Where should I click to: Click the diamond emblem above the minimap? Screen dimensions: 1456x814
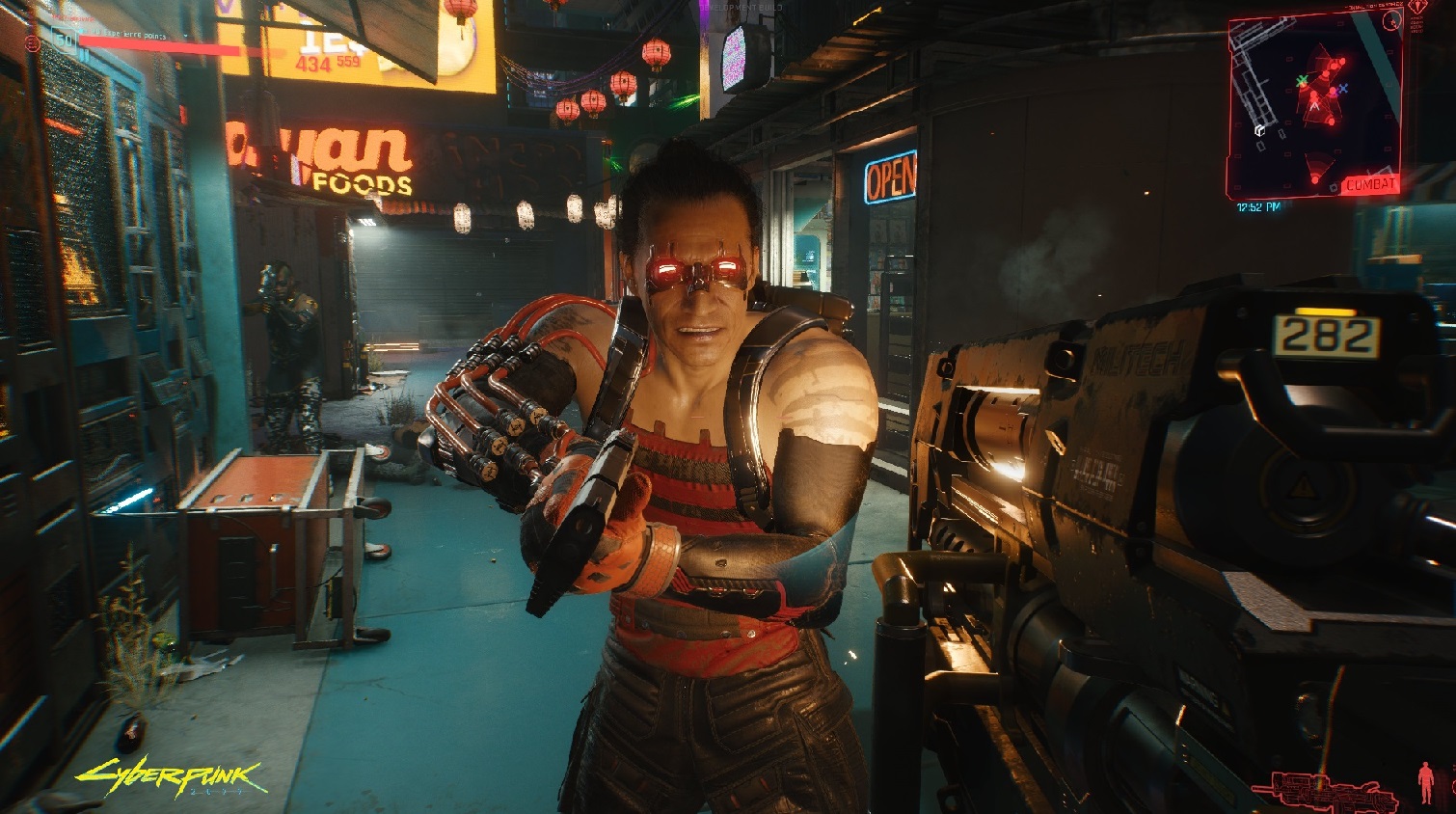(x=1416, y=7)
